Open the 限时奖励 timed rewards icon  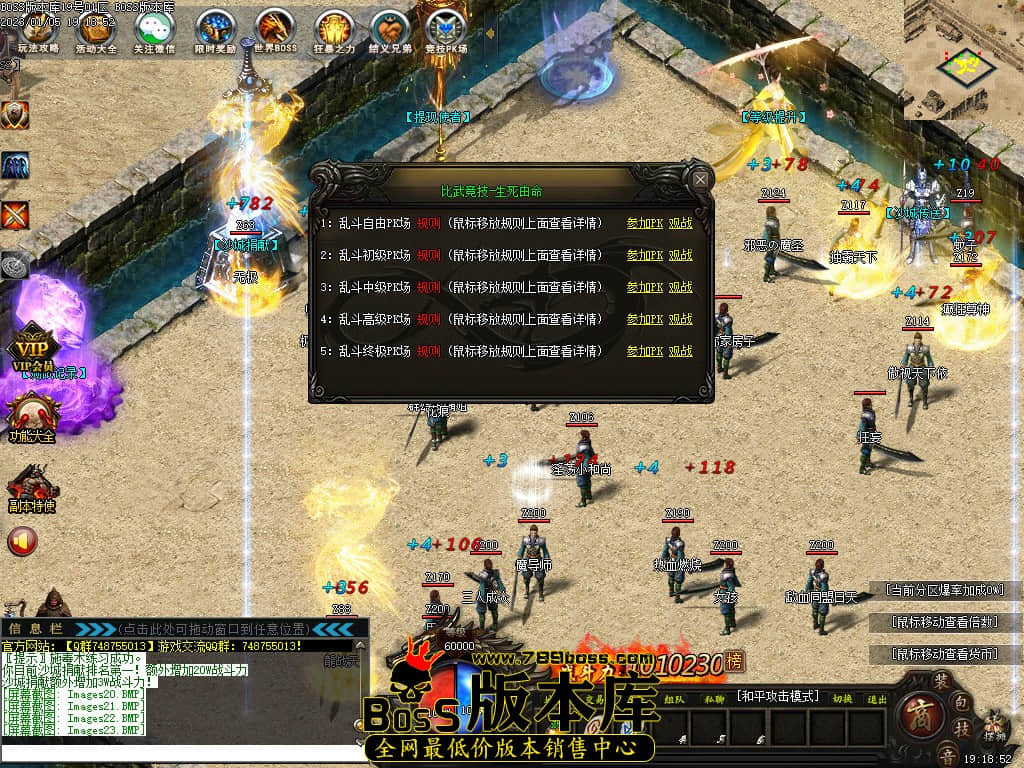coord(214,28)
